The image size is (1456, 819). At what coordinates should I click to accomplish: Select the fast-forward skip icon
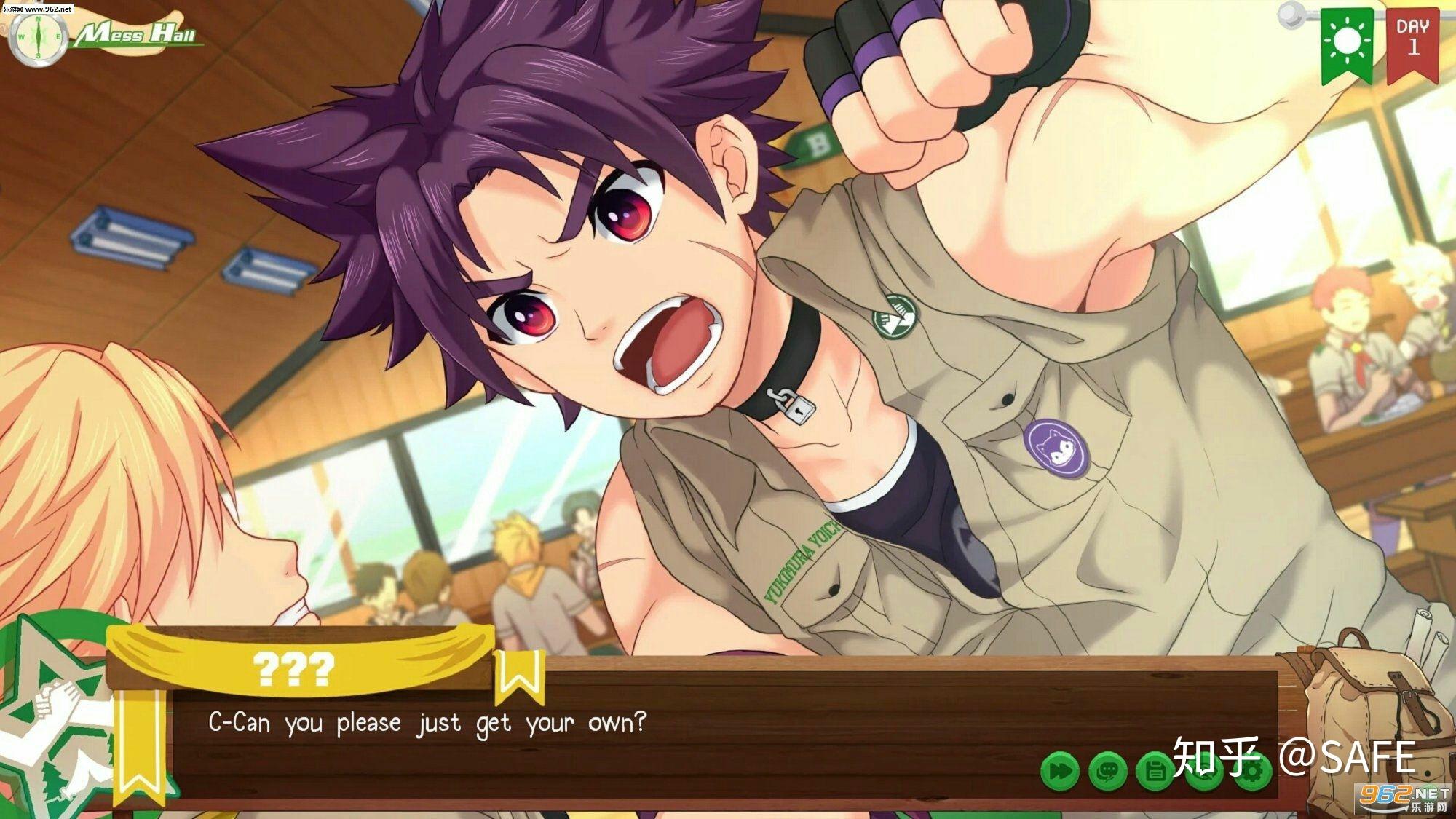click(x=1059, y=769)
